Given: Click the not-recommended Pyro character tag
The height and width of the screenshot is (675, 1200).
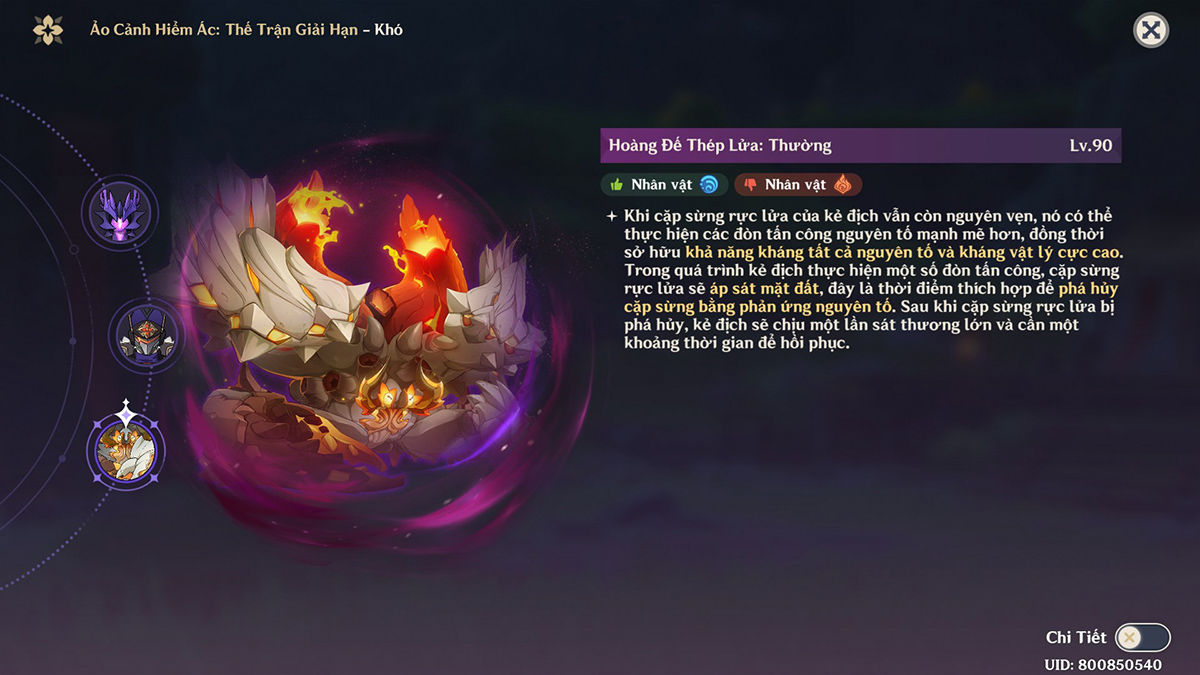Looking at the screenshot, I should tap(798, 184).
